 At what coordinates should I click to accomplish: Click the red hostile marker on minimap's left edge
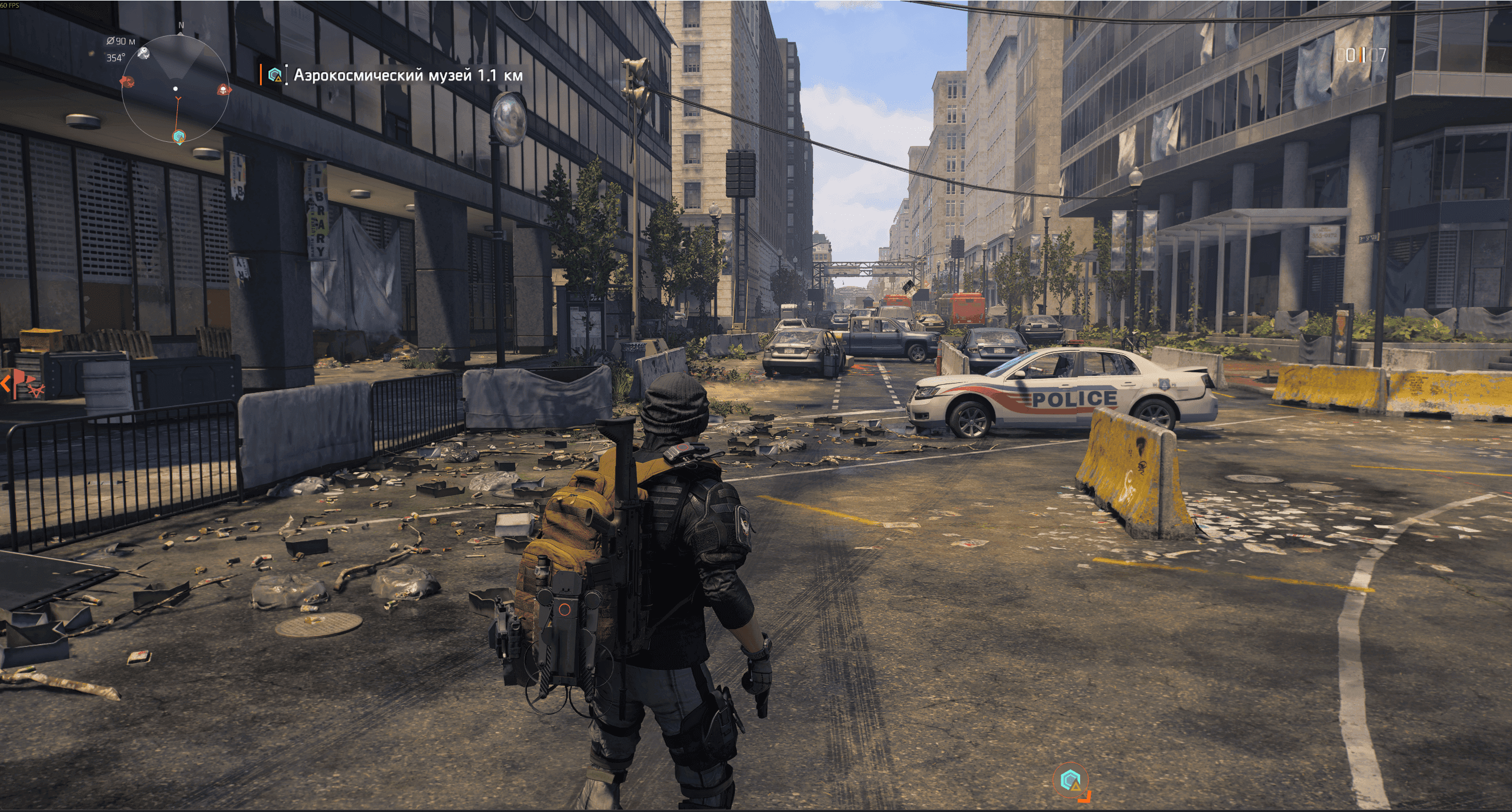[127, 82]
